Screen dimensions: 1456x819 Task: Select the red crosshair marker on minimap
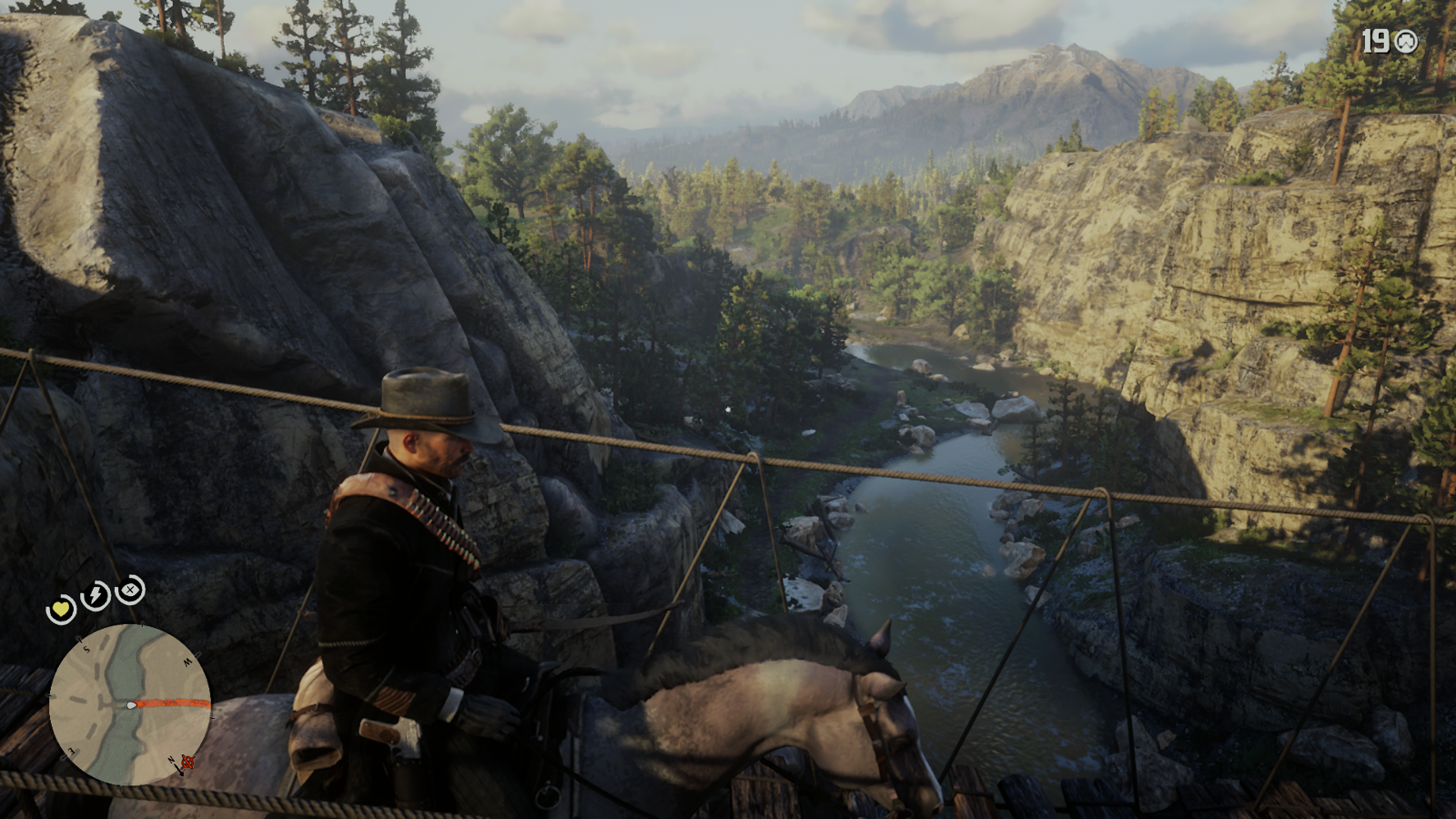(187, 761)
